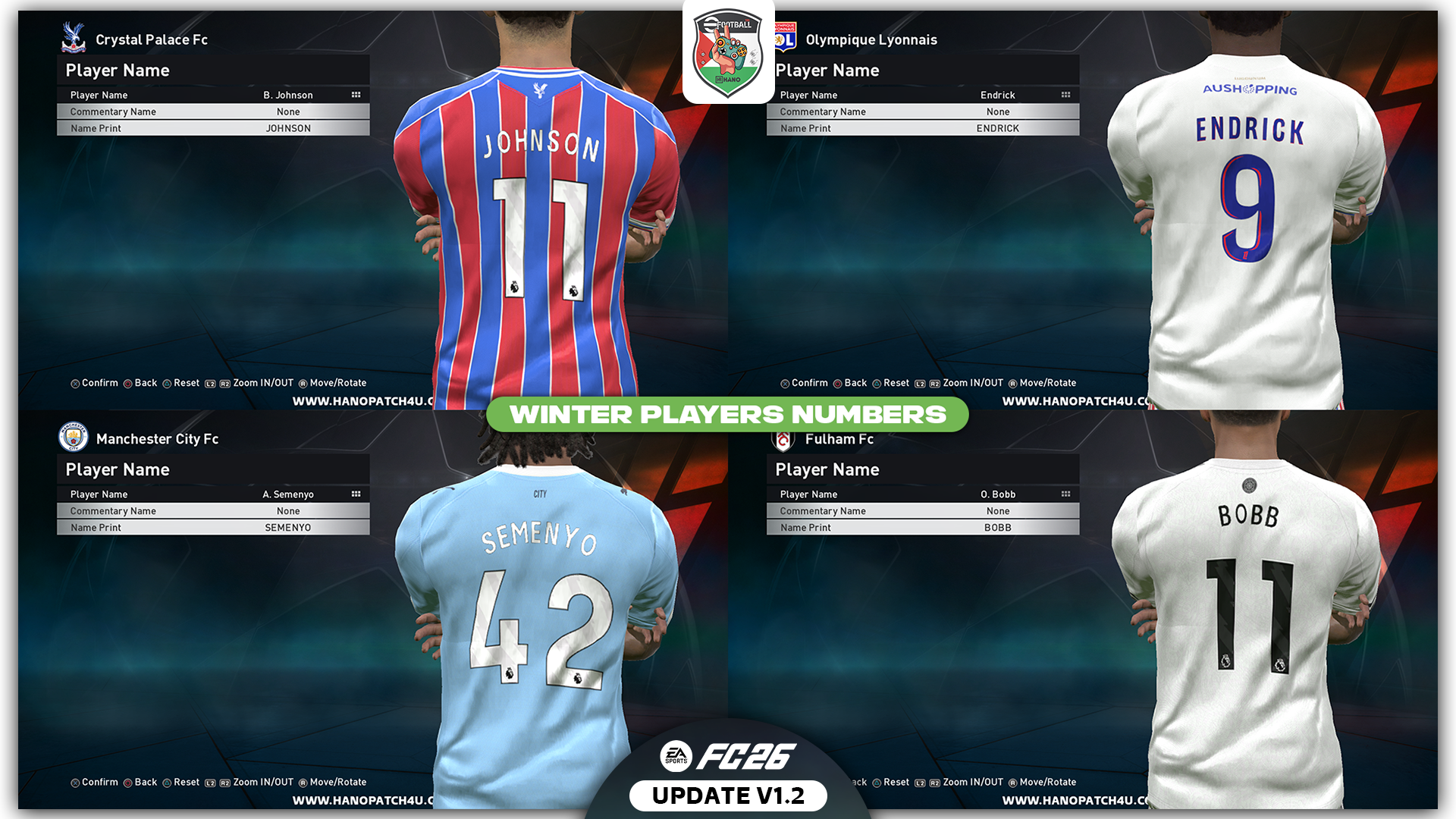The width and height of the screenshot is (1456, 819).
Task: Choose the Name Print row reading JOHNSON
Action: 212,128
